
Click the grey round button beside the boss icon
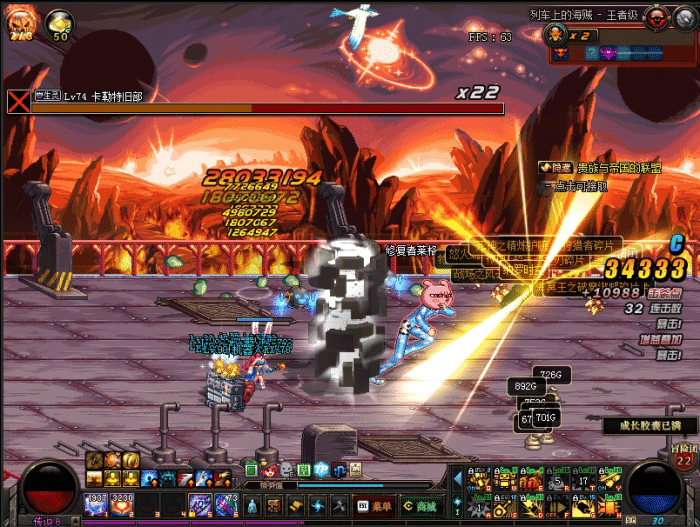pyautogui.click(x=684, y=16)
